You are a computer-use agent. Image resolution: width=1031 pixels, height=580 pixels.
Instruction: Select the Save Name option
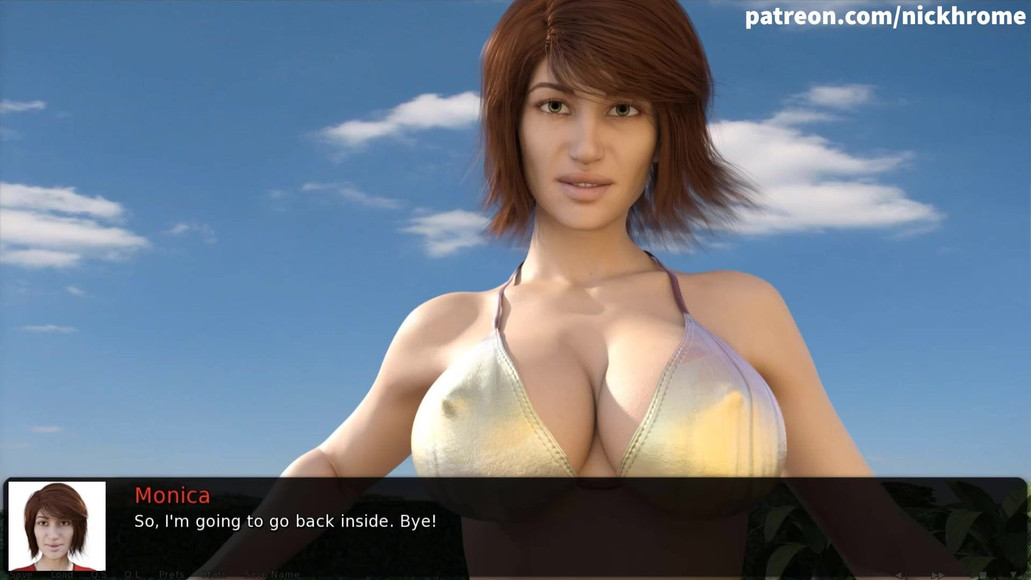pos(273,575)
